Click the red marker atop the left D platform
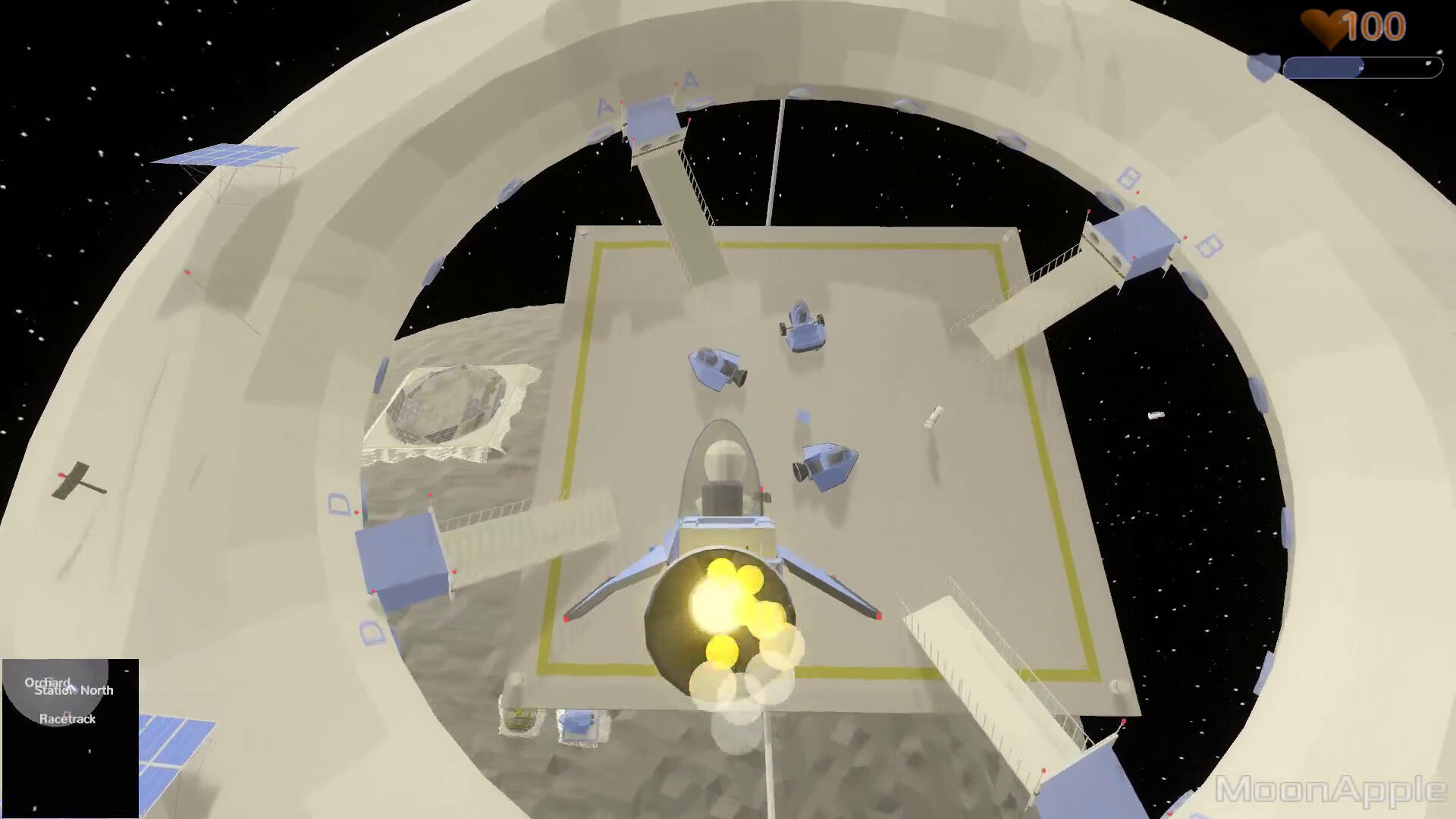 click(x=429, y=493)
